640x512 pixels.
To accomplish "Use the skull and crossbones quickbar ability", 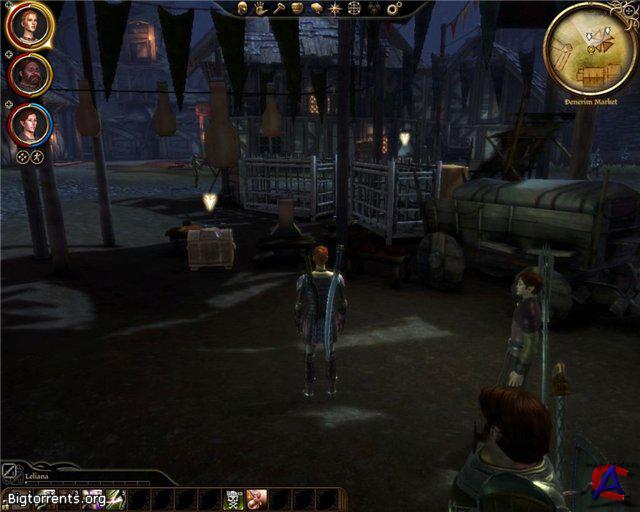I will (234, 498).
